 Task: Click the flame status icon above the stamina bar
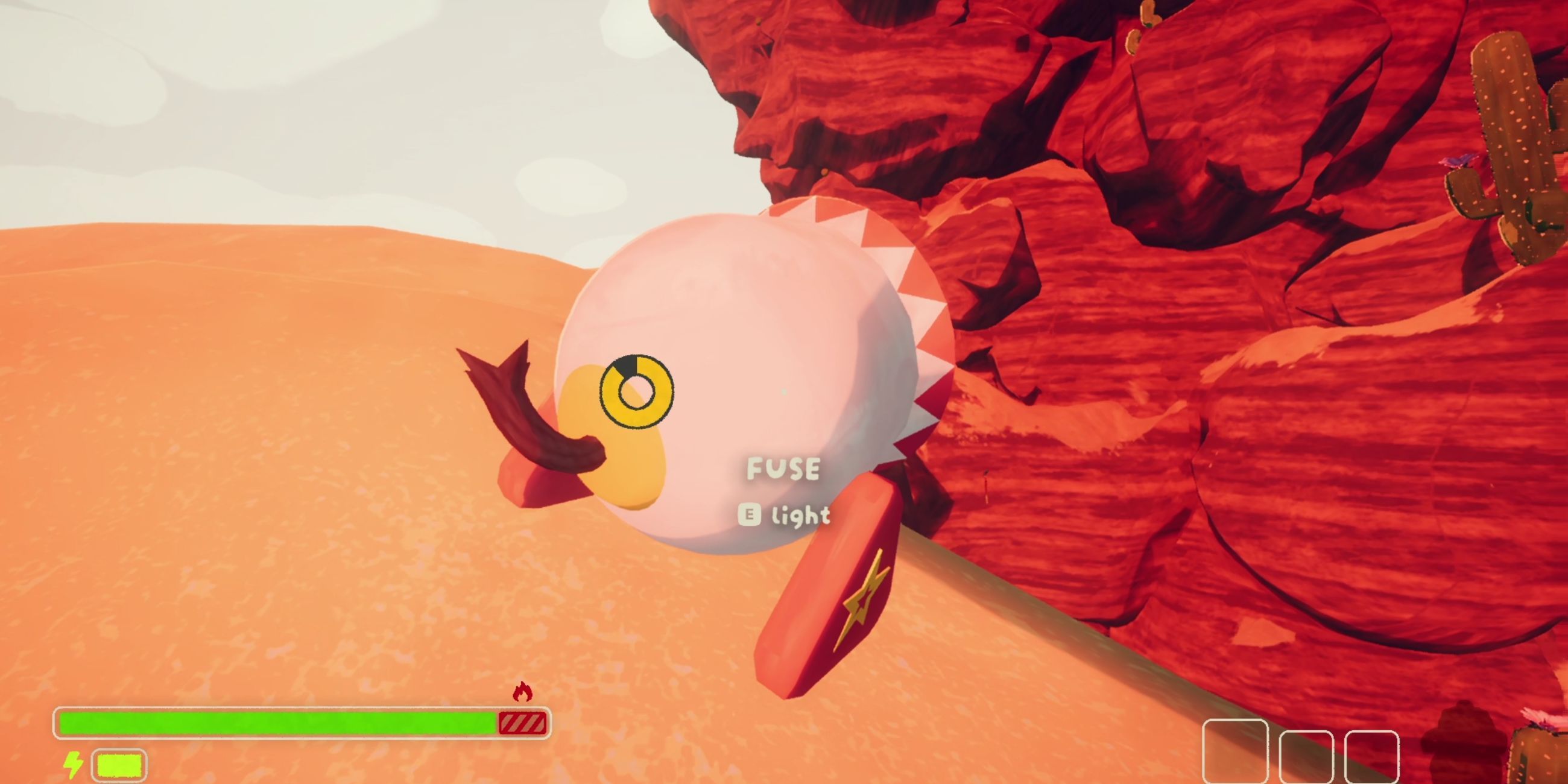tap(522, 692)
